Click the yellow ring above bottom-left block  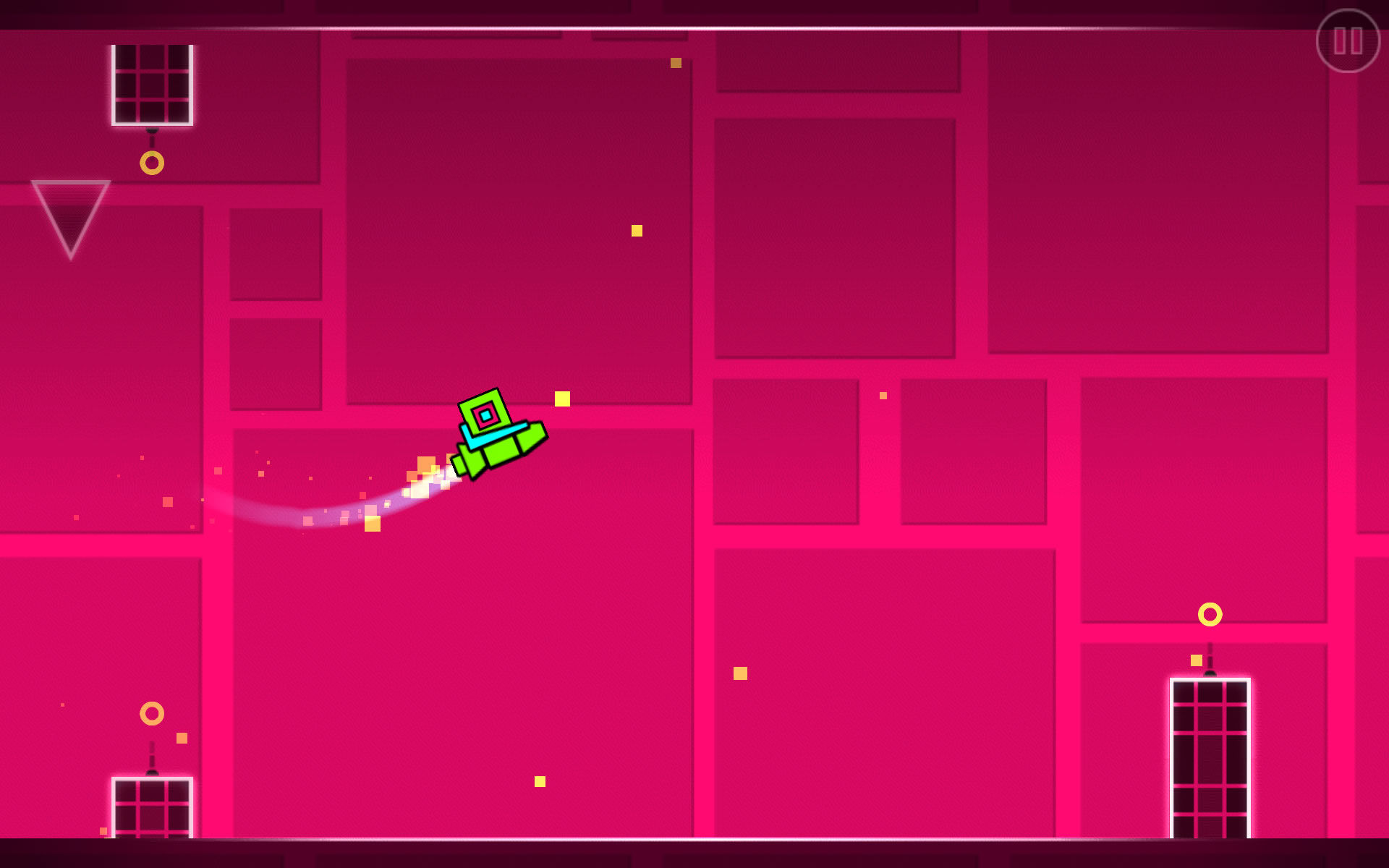point(151,712)
